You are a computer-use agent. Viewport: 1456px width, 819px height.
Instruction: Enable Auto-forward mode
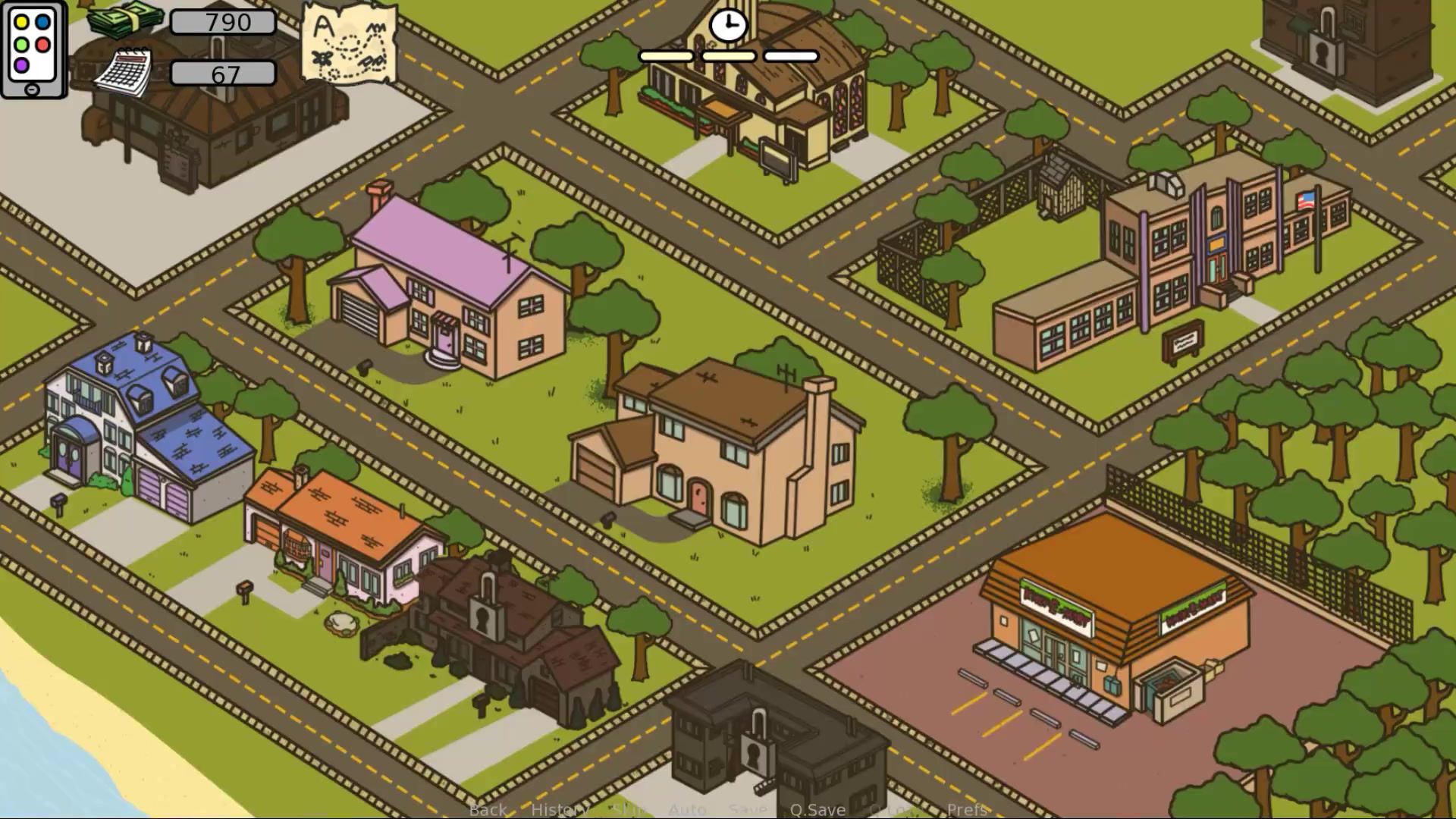pos(687,809)
